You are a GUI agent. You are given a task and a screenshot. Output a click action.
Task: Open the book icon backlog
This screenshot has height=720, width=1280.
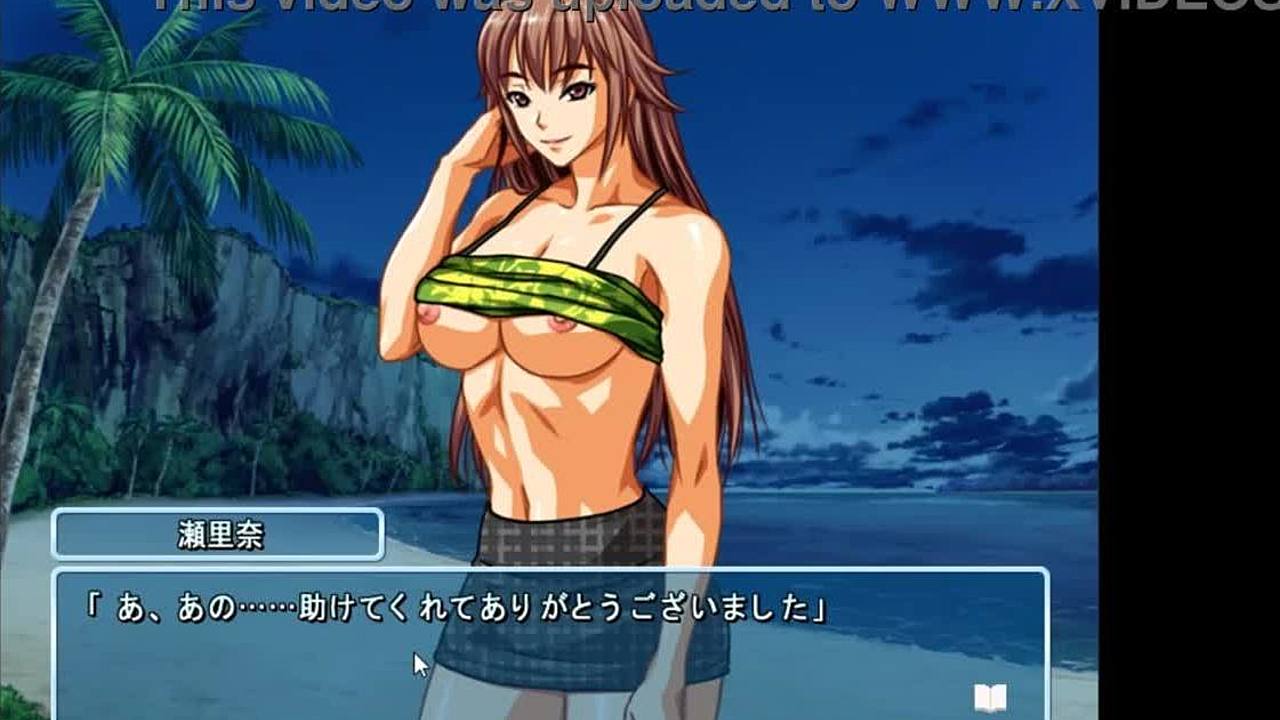[989, 697]
